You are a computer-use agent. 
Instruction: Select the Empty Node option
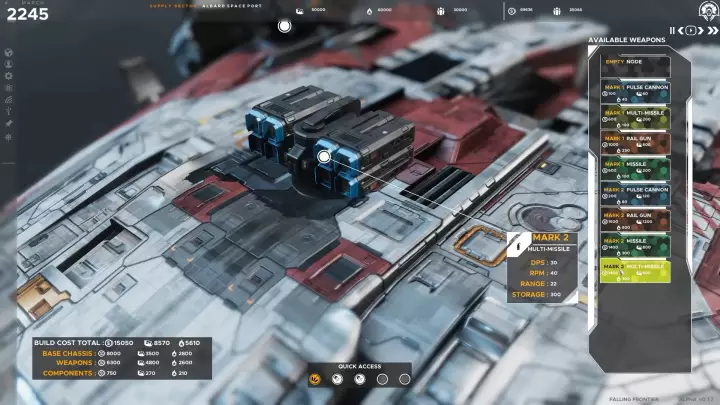[635, 62]
